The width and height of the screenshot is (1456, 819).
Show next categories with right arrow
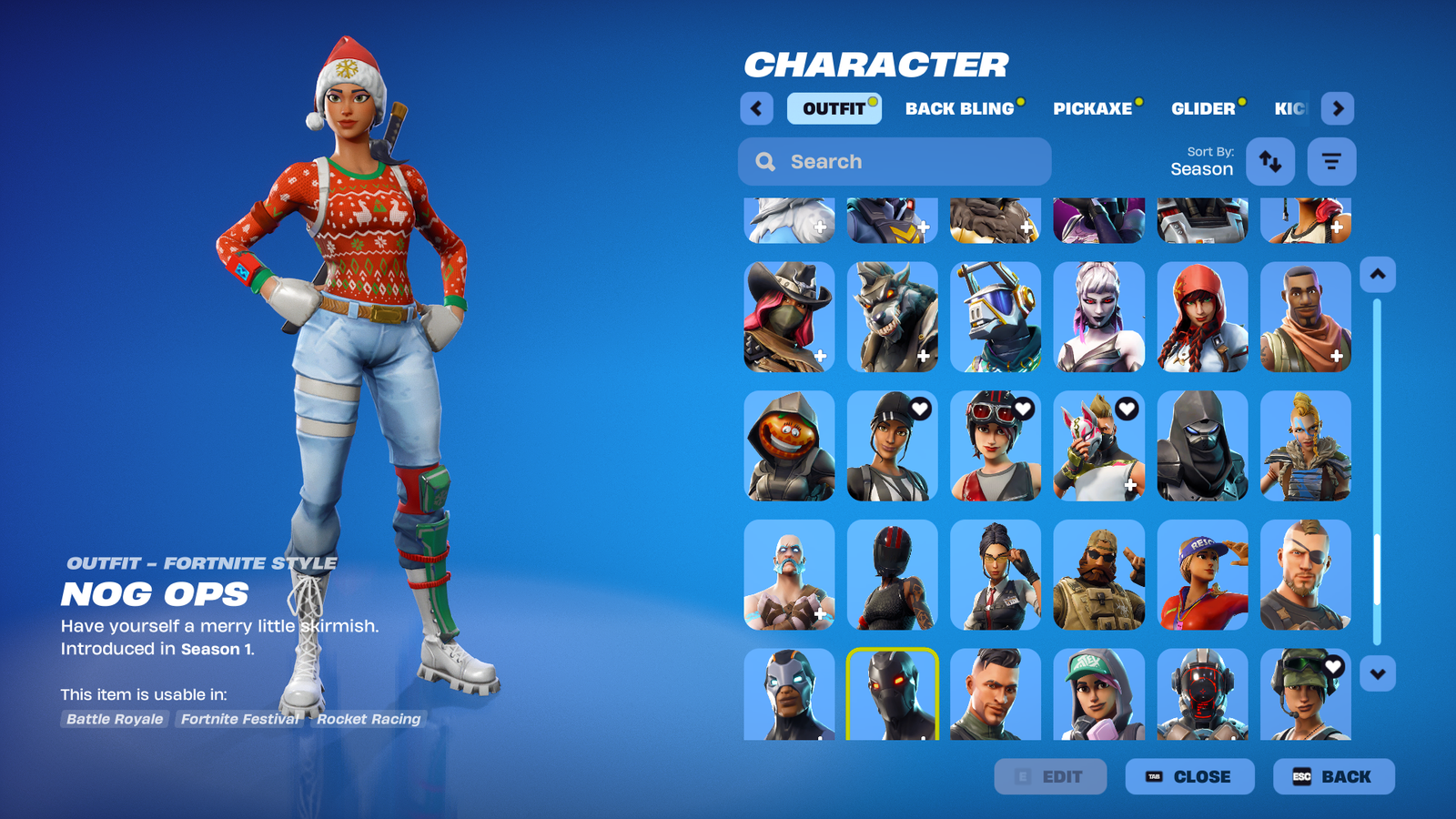tap(1337, 108)
